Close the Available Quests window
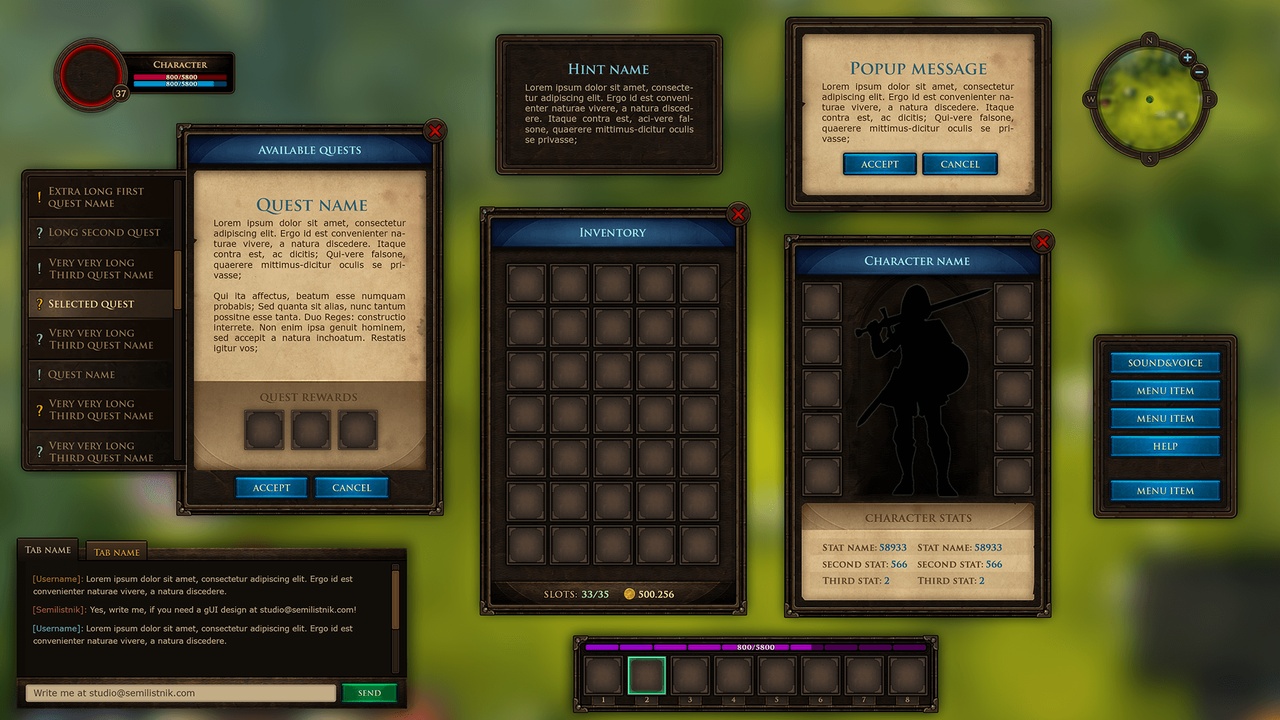This screenshot has height=720, width=1280. pyautogui.click(x=435, y=130)
